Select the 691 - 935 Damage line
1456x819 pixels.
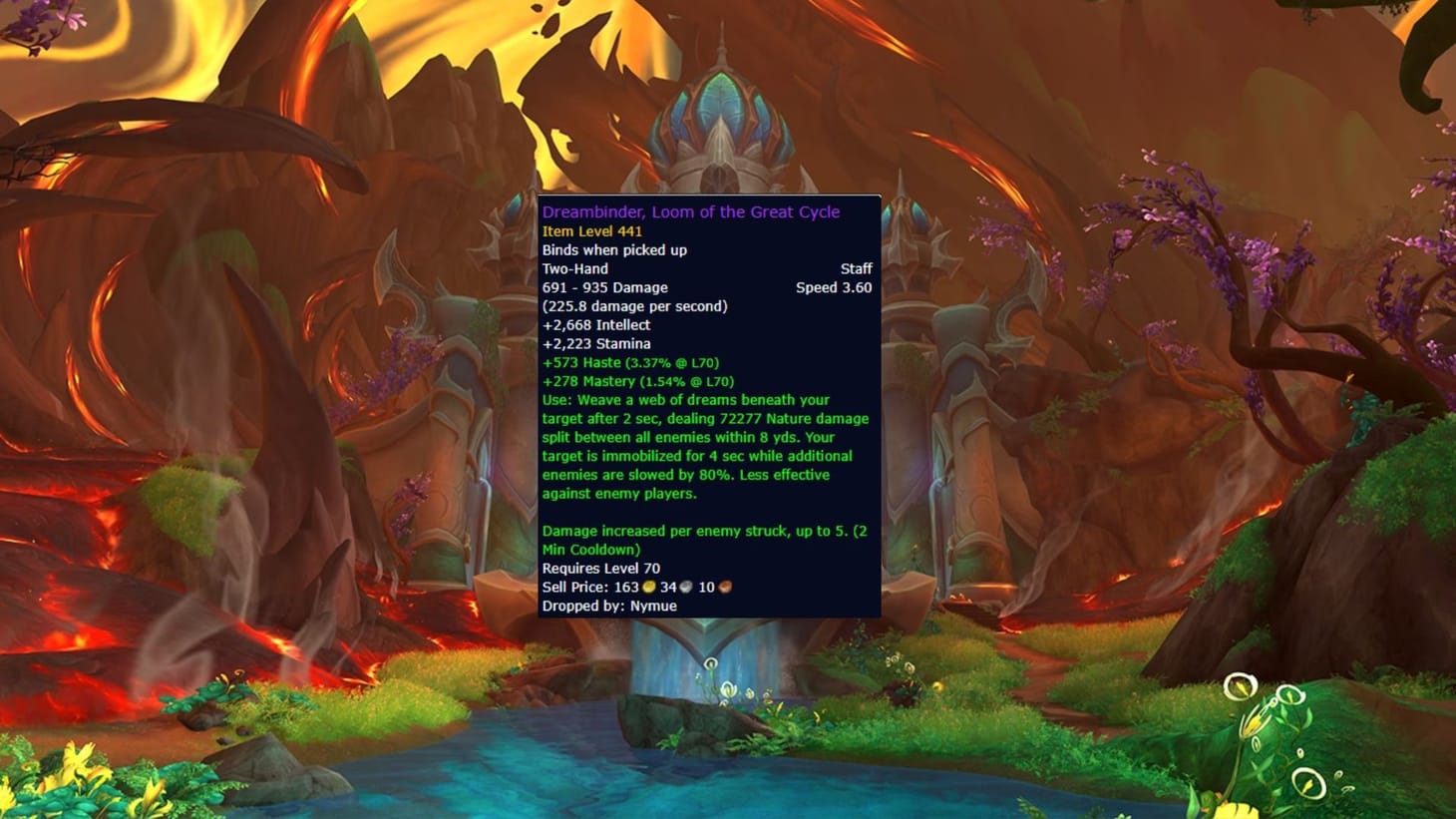604,287
